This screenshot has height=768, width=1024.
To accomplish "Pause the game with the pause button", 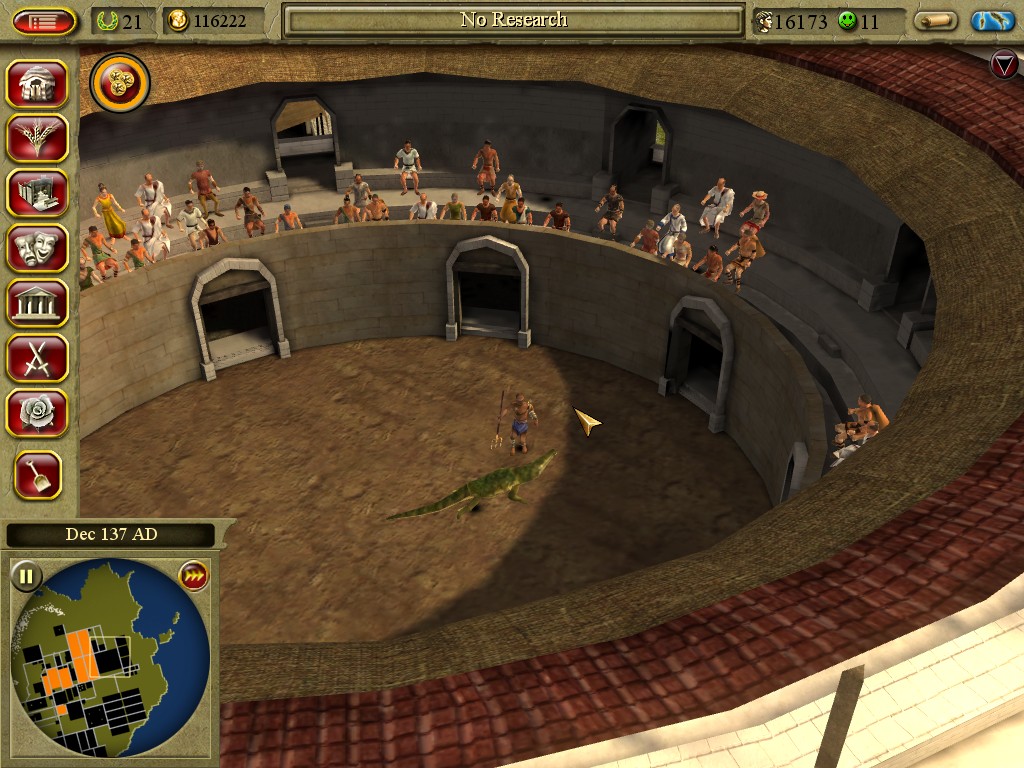I will click(x=26, y=576).
